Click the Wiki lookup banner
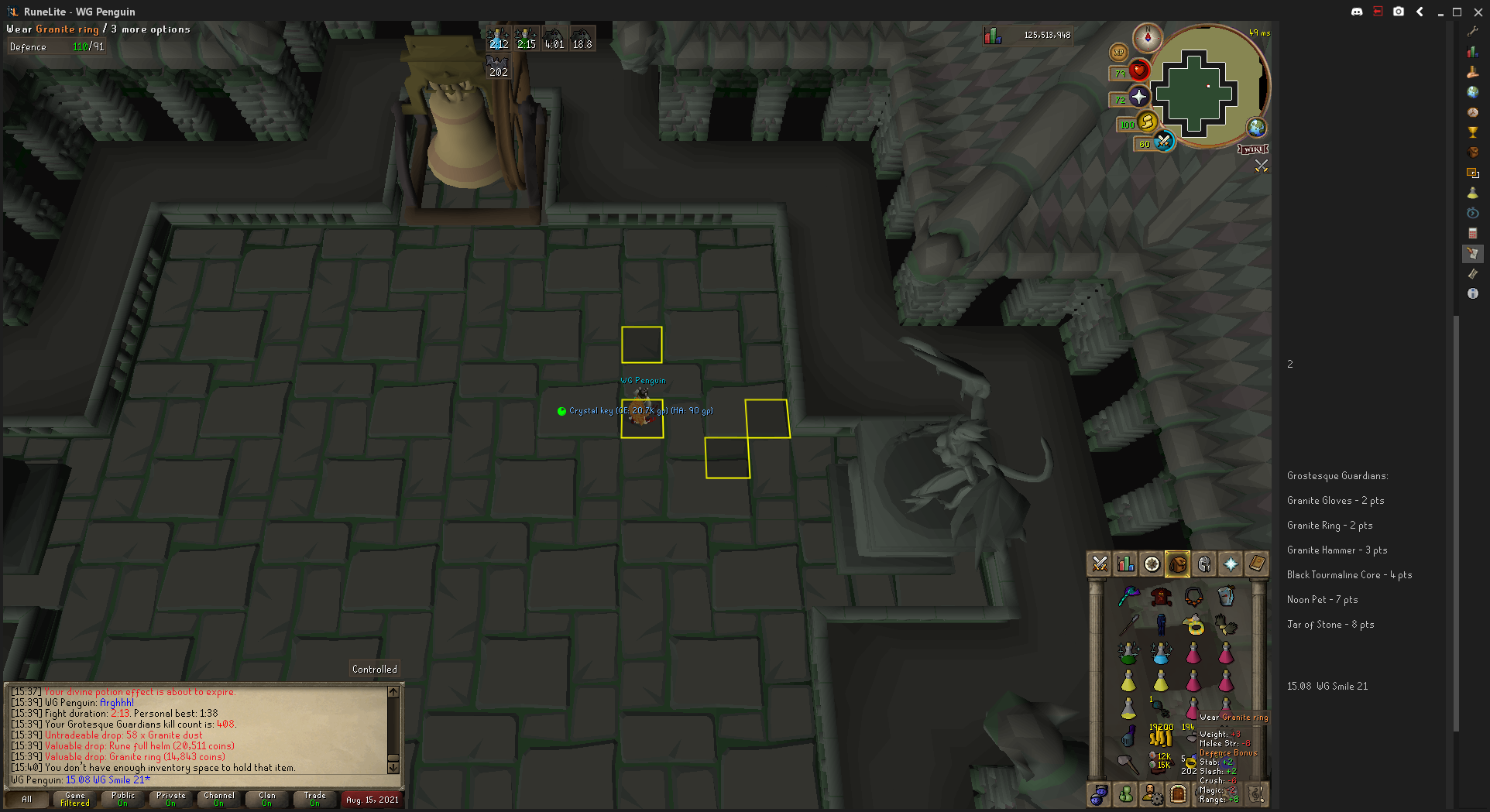The height and width of the screenshot is (812, 1490). (x=1253, y=149)
